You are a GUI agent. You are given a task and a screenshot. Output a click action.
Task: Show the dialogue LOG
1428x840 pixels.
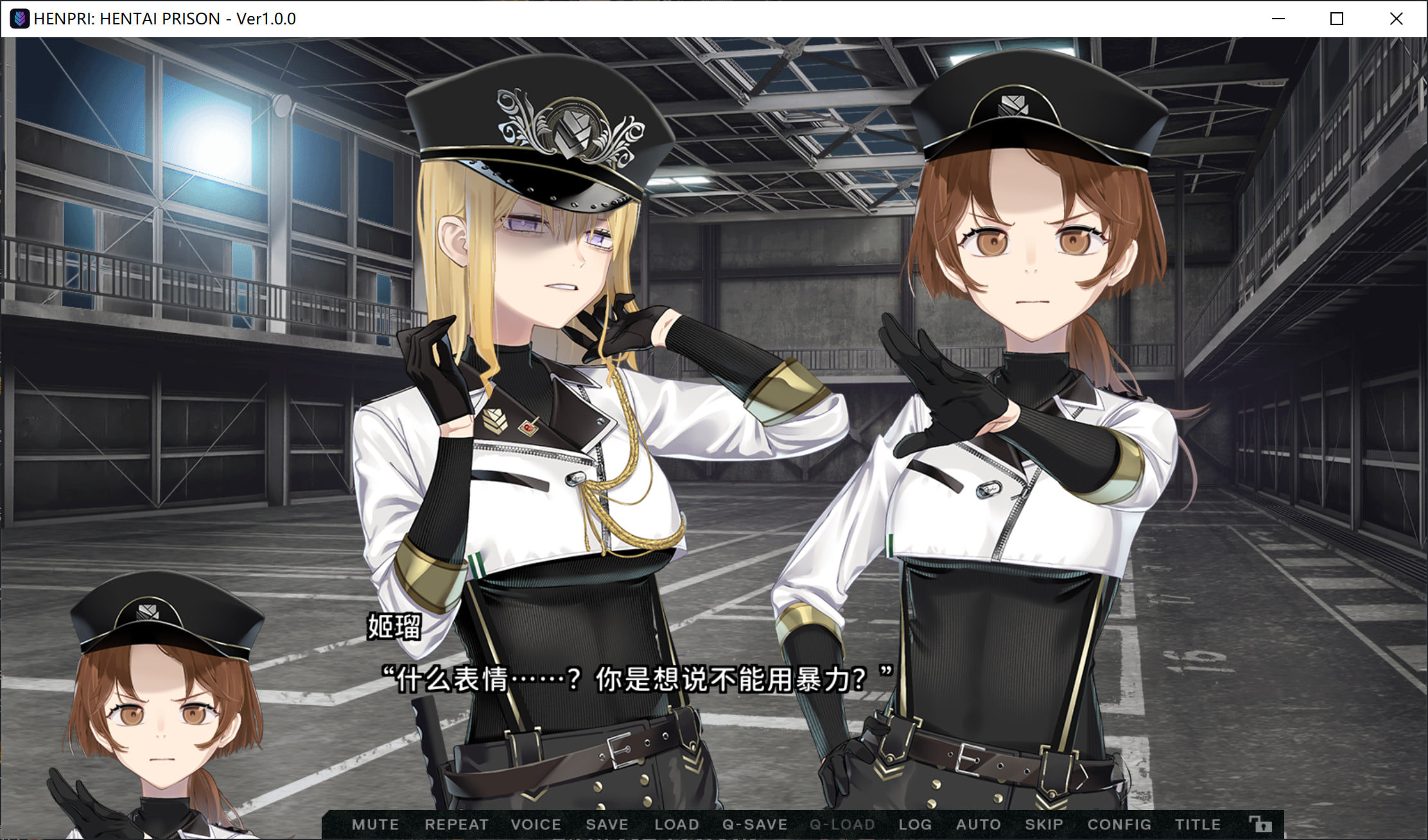(x=915, y=825)
